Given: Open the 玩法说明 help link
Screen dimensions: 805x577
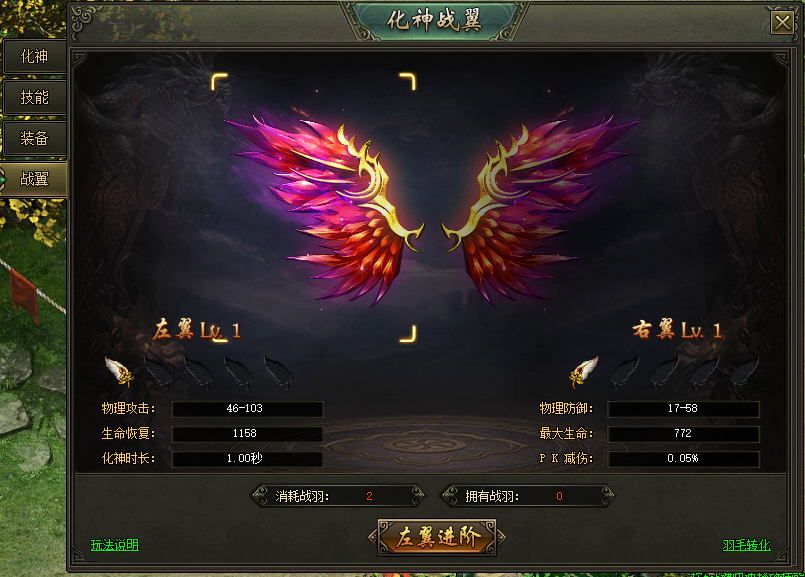Looking at the screenshot, I should tap(115, 545).
